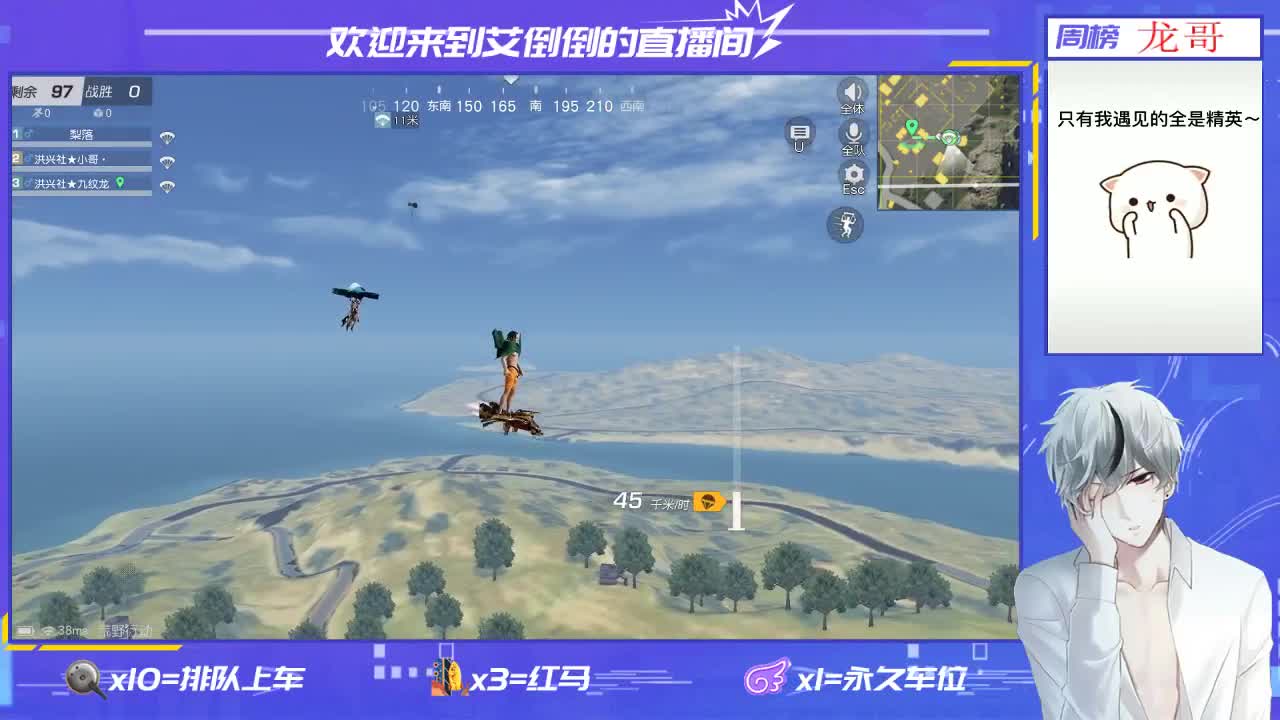Toggle the parachute status icon for 洪兴社★小哥

click(167, 161)
